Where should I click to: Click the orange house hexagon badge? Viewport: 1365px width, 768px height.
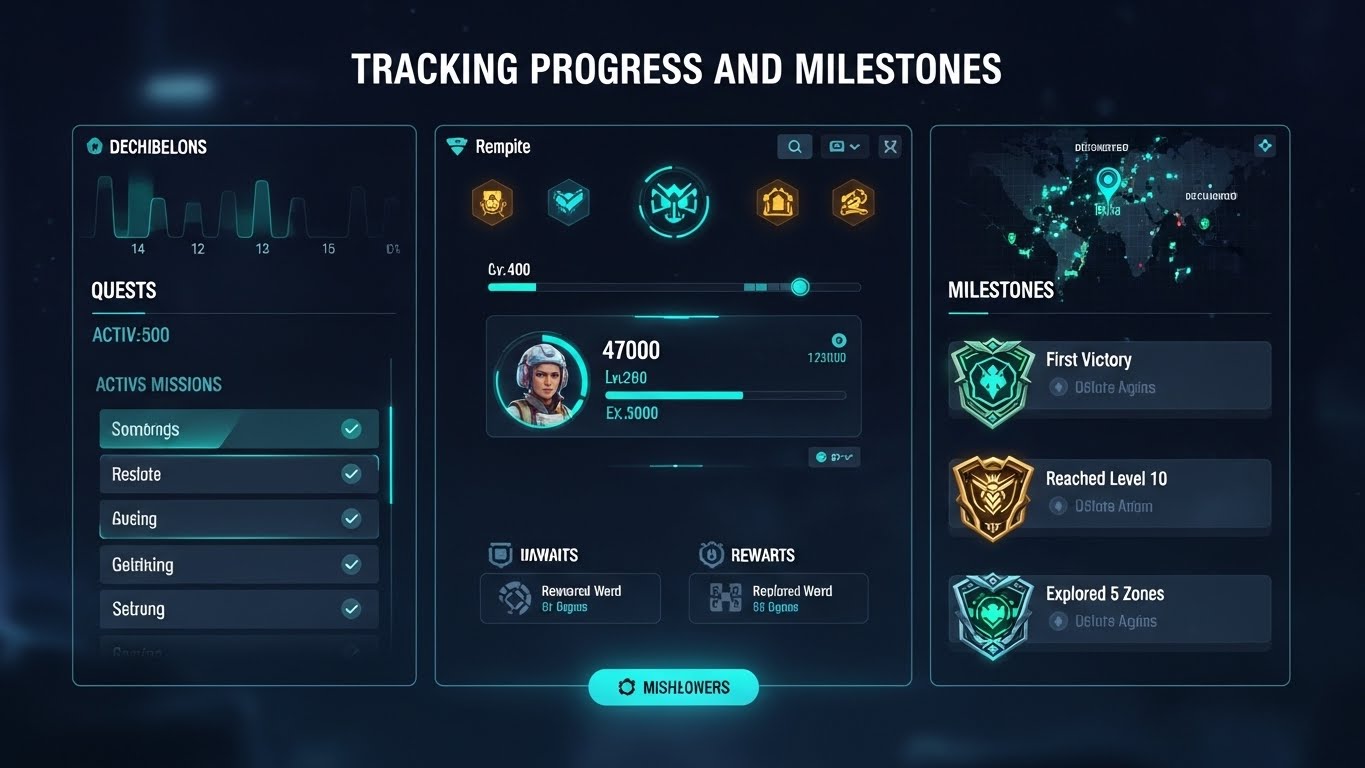click(777, 201)
